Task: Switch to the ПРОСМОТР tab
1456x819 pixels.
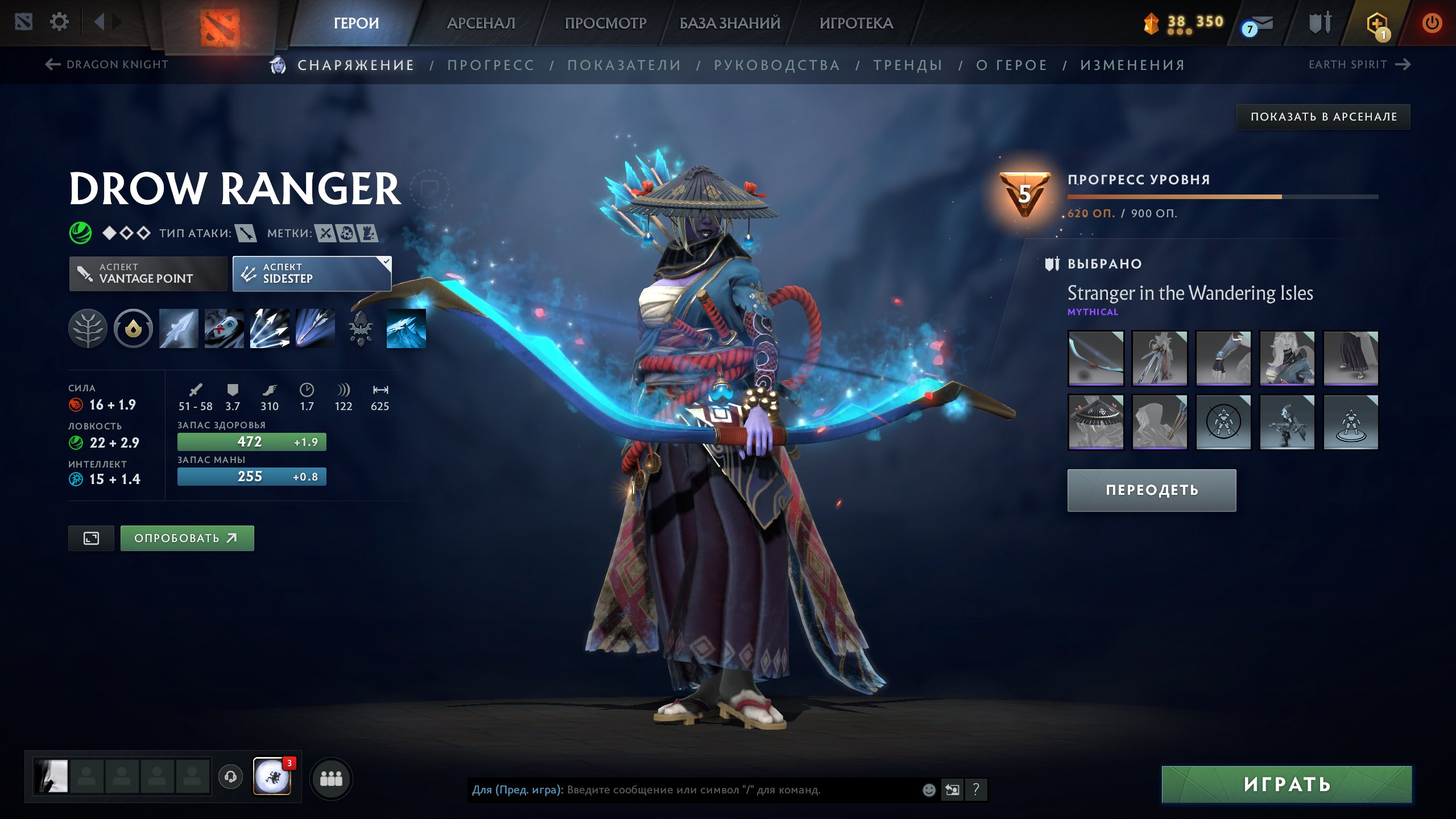Action: (x=605, y=23)
